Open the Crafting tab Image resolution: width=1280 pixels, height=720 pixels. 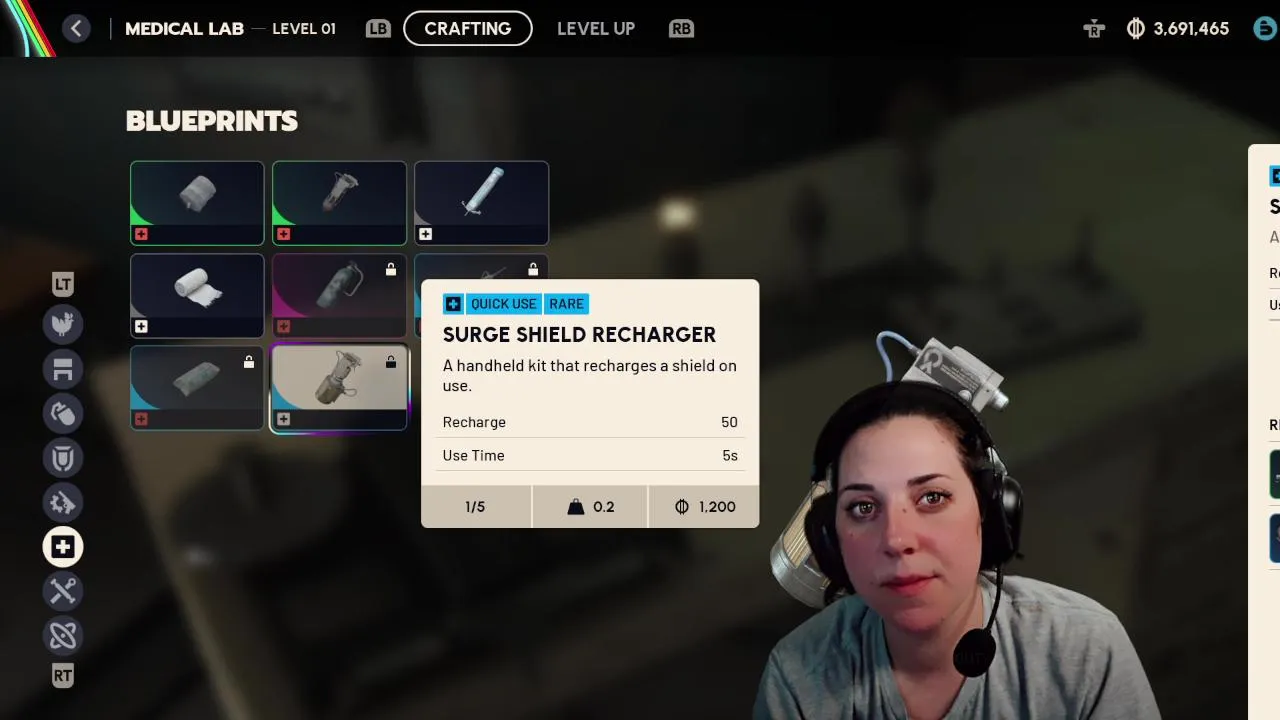point(467,28)
